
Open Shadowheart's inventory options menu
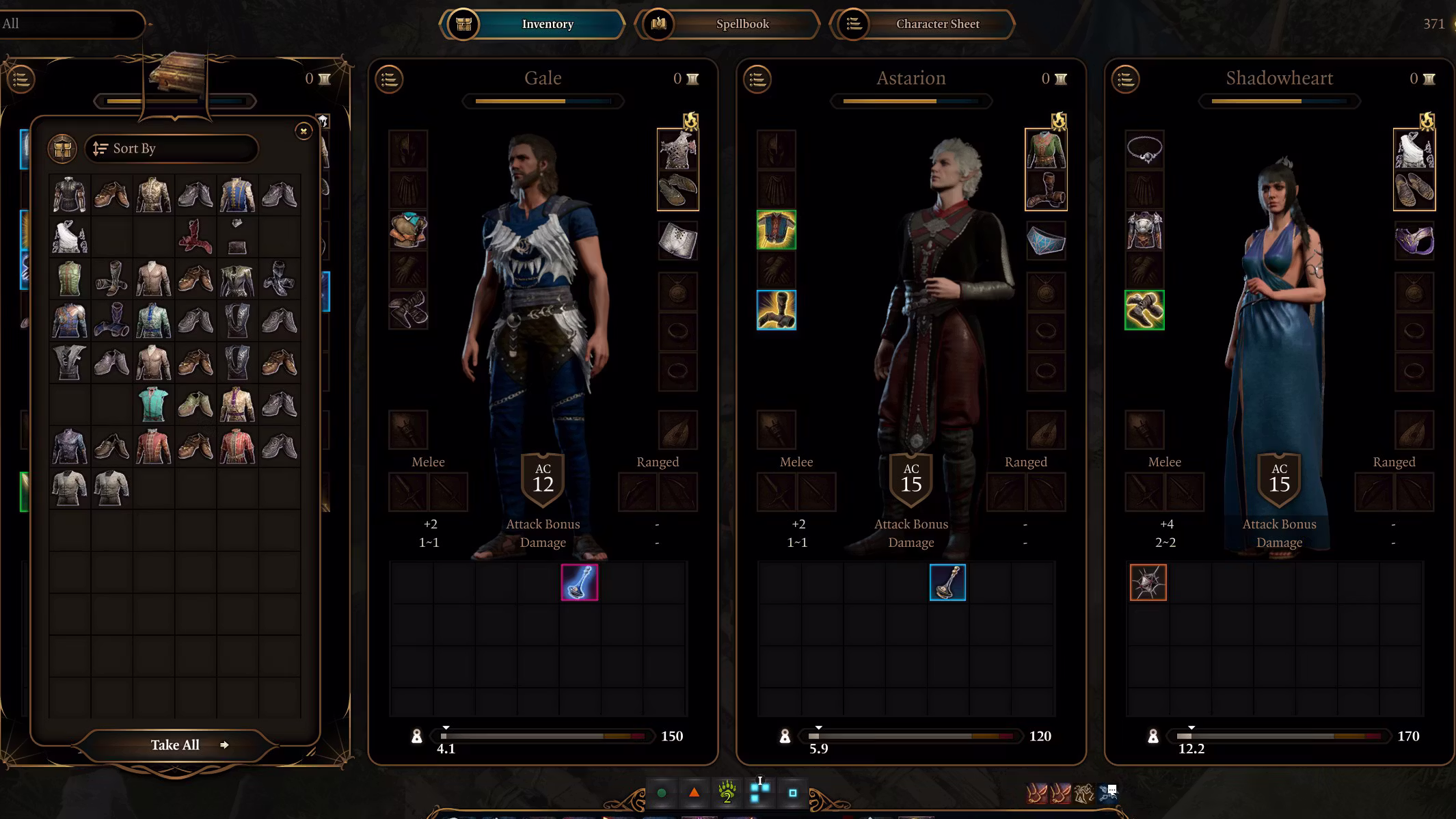[1126, 79]
